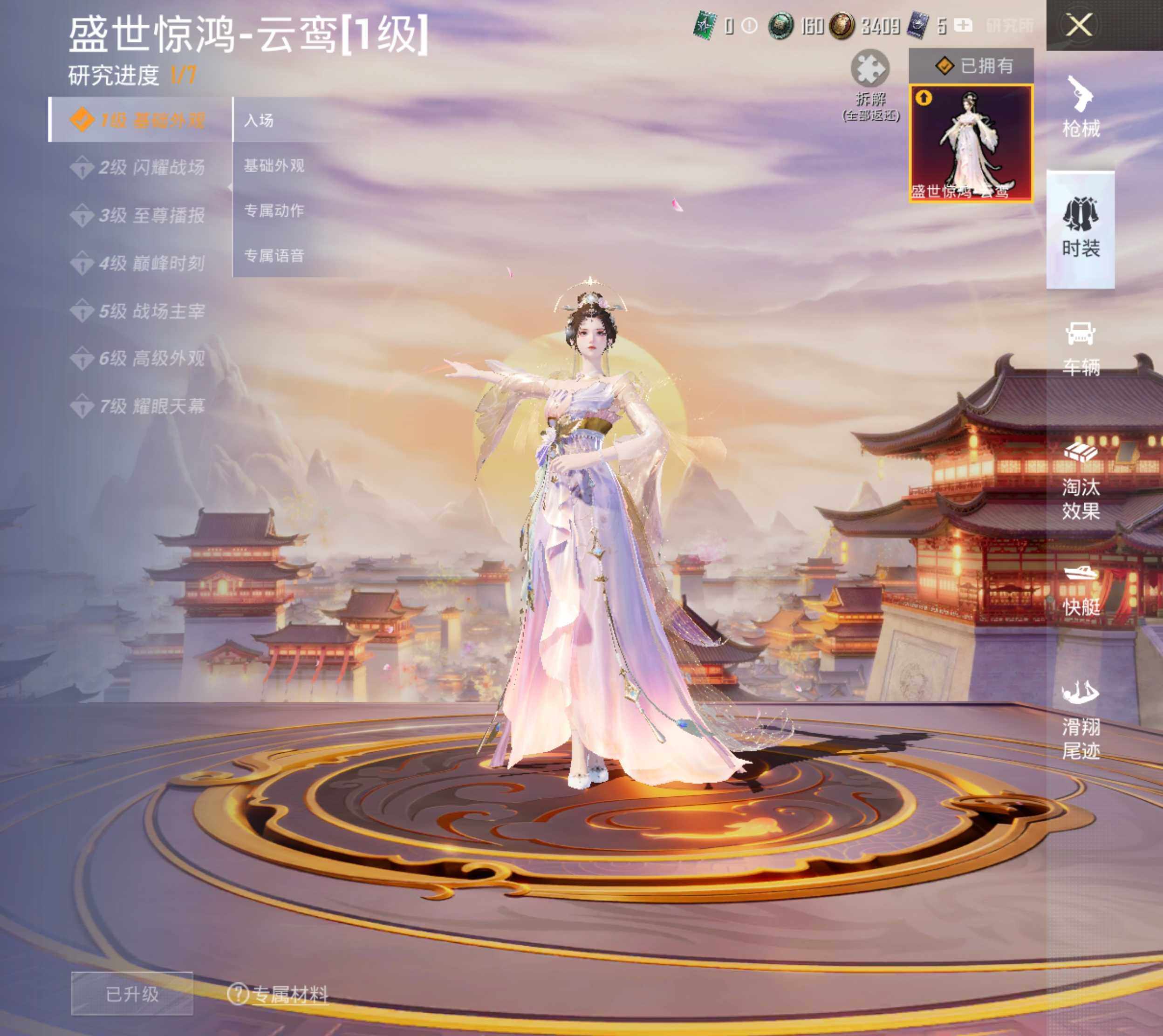Choose the 2级 闪耀战场 level
Image resolution: width=1163 pixels, height=1036 pixels.
[x=139, y=167]
